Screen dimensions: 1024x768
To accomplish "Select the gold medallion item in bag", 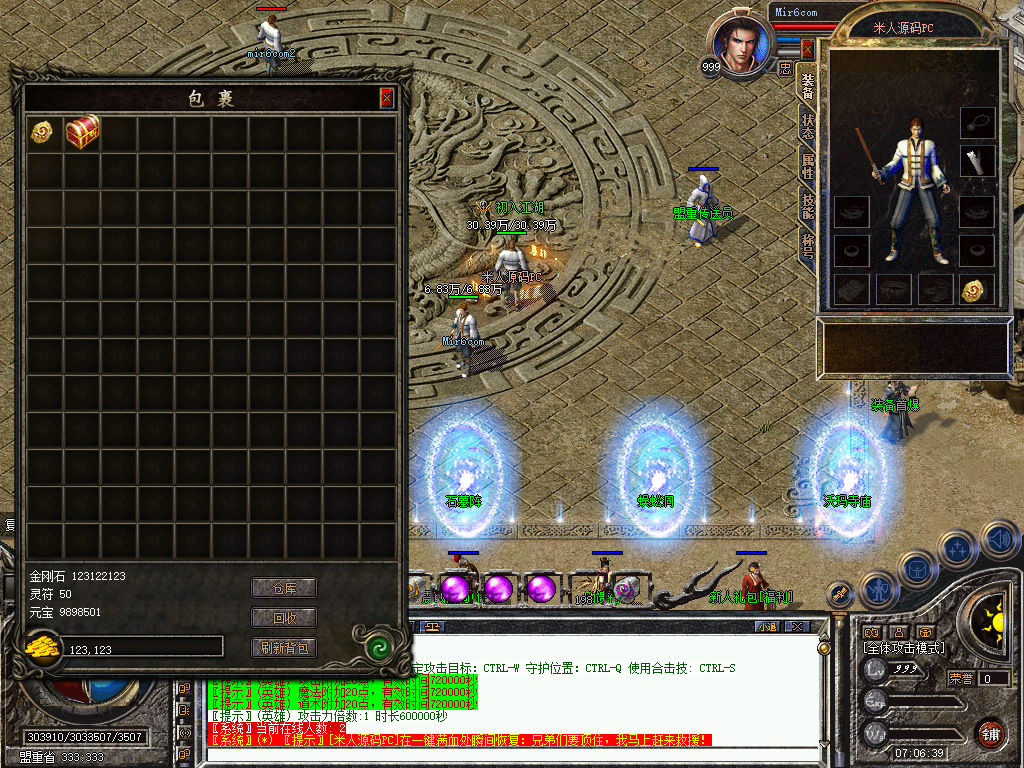I will click(42, 132).
